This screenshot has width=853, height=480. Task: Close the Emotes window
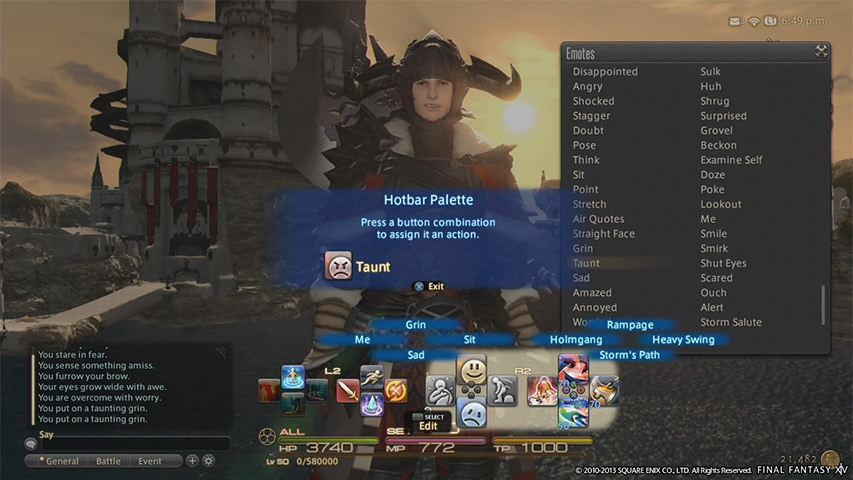tap(822, 52)
